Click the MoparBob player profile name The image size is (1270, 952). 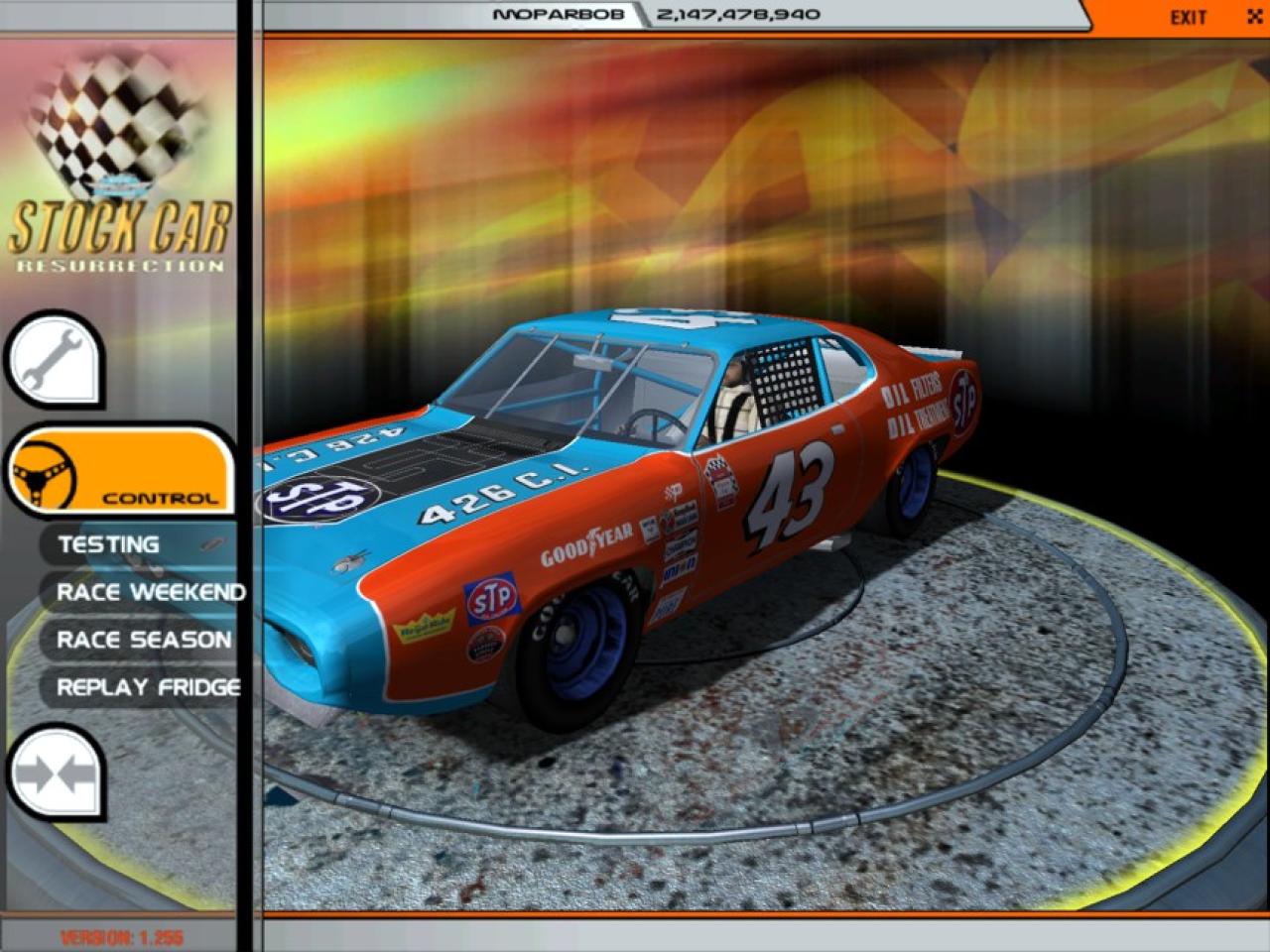[x=558, y=15]
